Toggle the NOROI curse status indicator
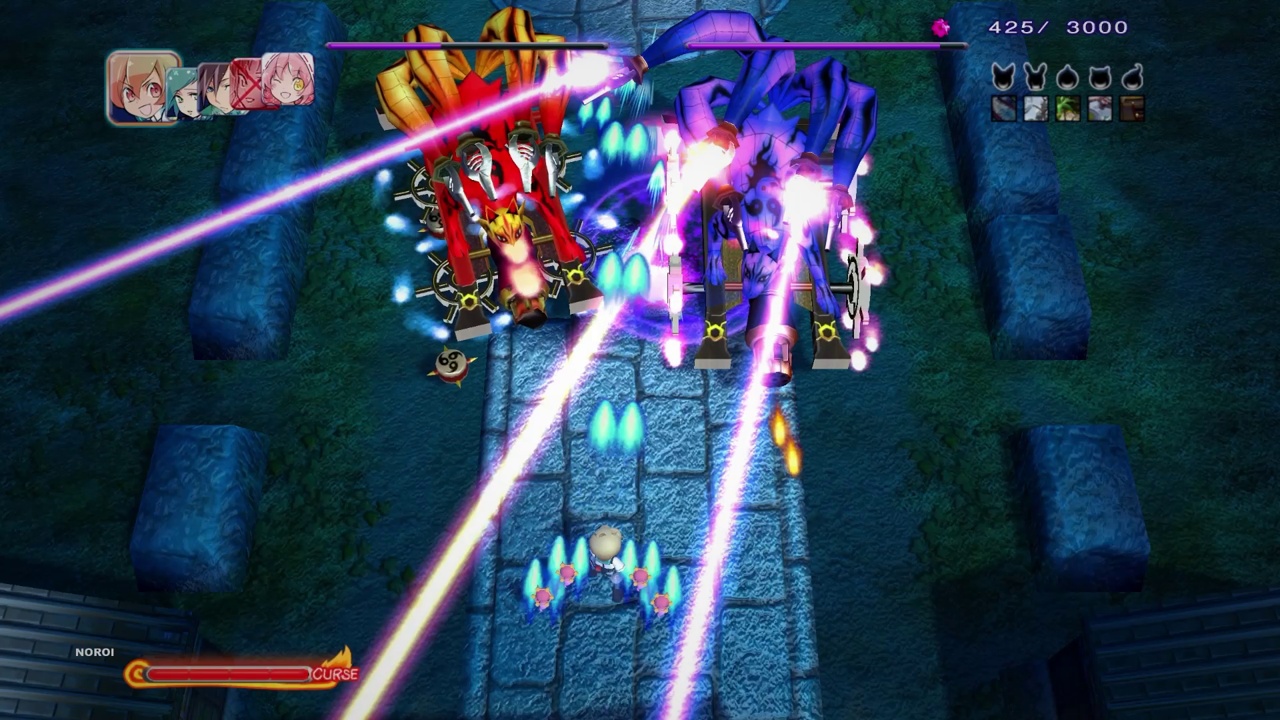 click(x=94, y=652)
